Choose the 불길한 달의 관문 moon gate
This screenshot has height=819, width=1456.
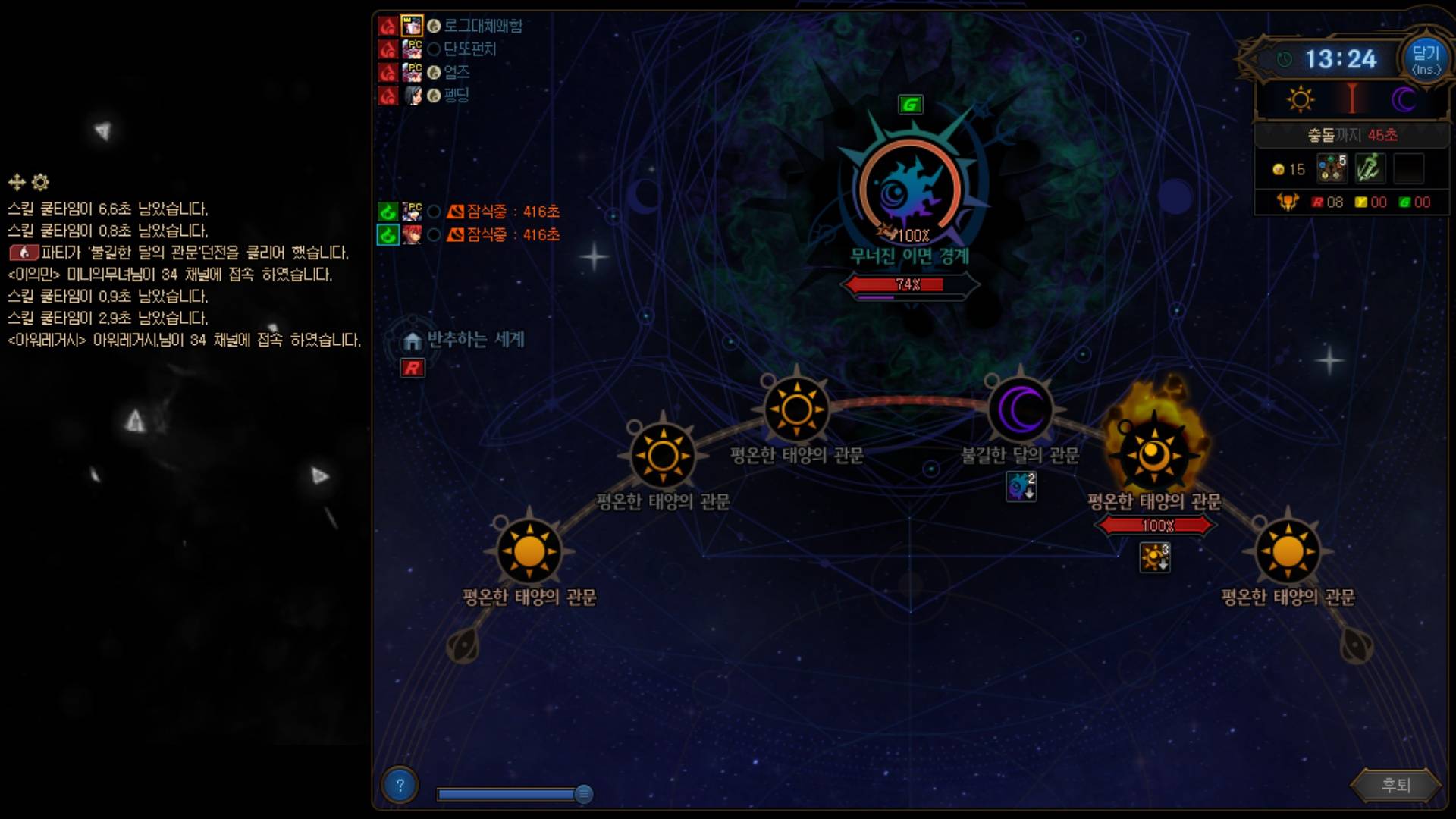click(1021, 410)
